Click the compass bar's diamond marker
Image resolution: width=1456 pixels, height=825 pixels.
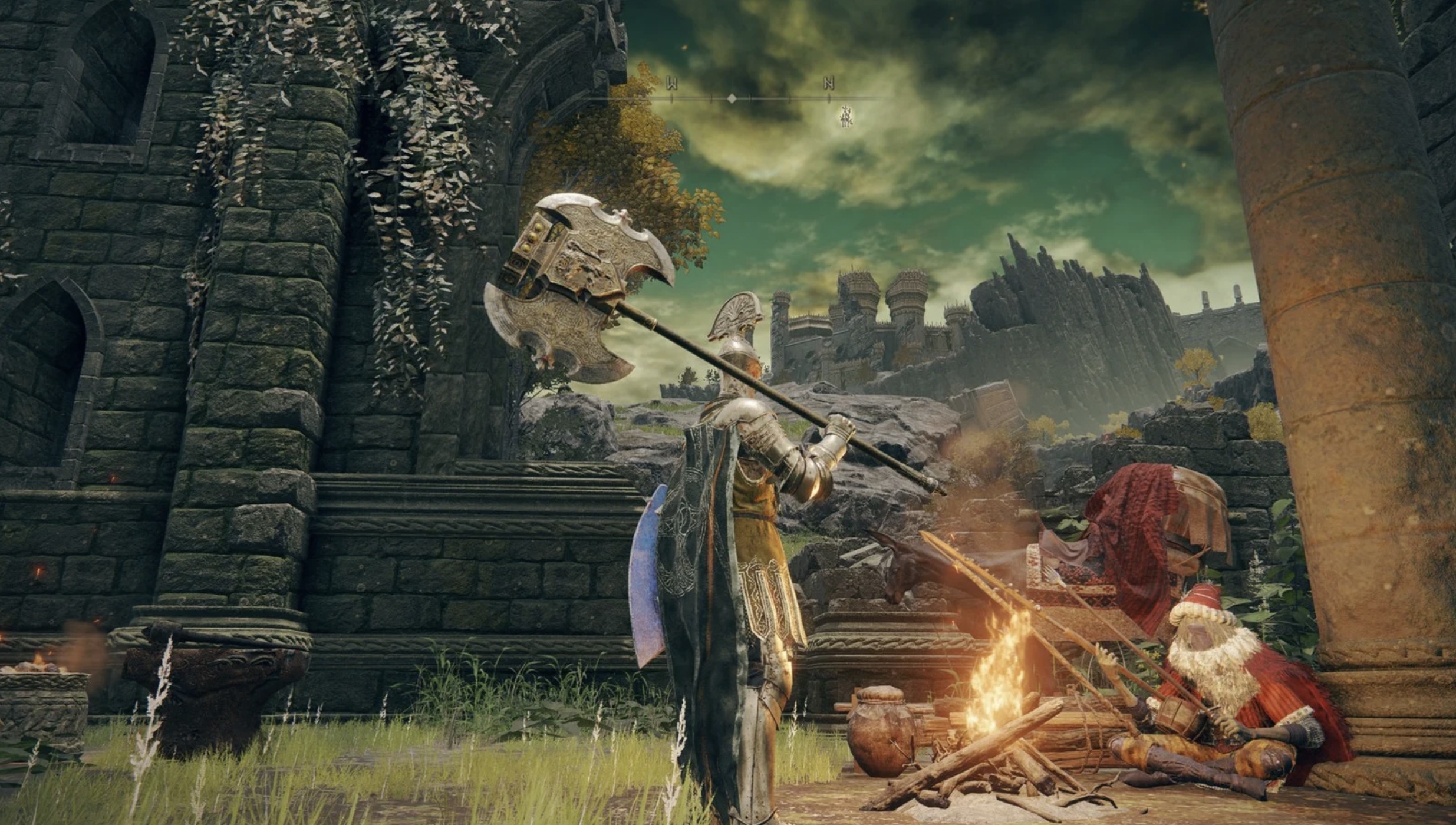732,98
